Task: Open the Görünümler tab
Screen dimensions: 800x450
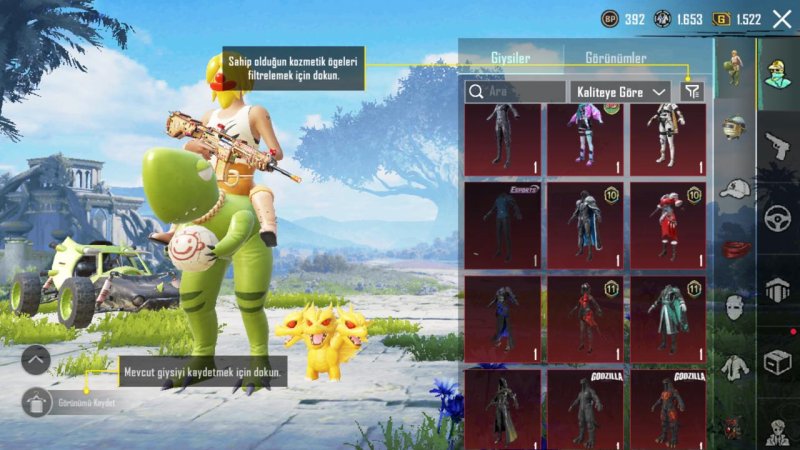Action: coord(614,58)
